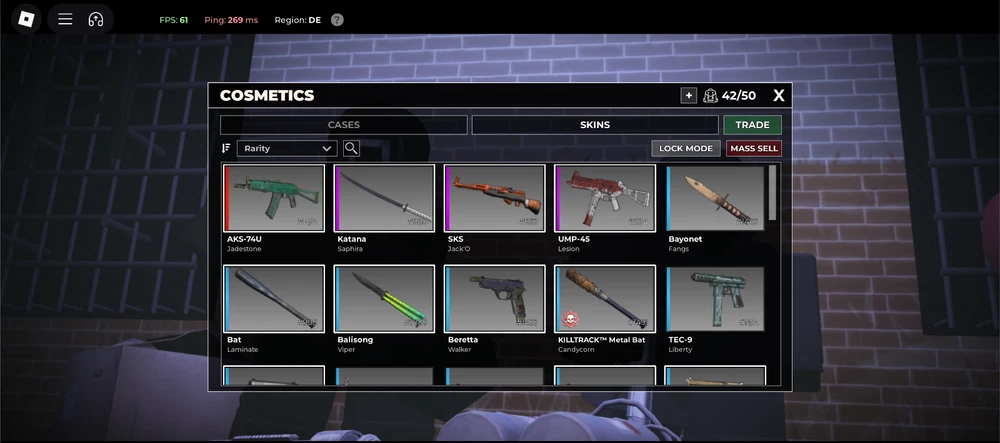Toggle Lock Mode
1000x443 pixels.
point(686,148)
